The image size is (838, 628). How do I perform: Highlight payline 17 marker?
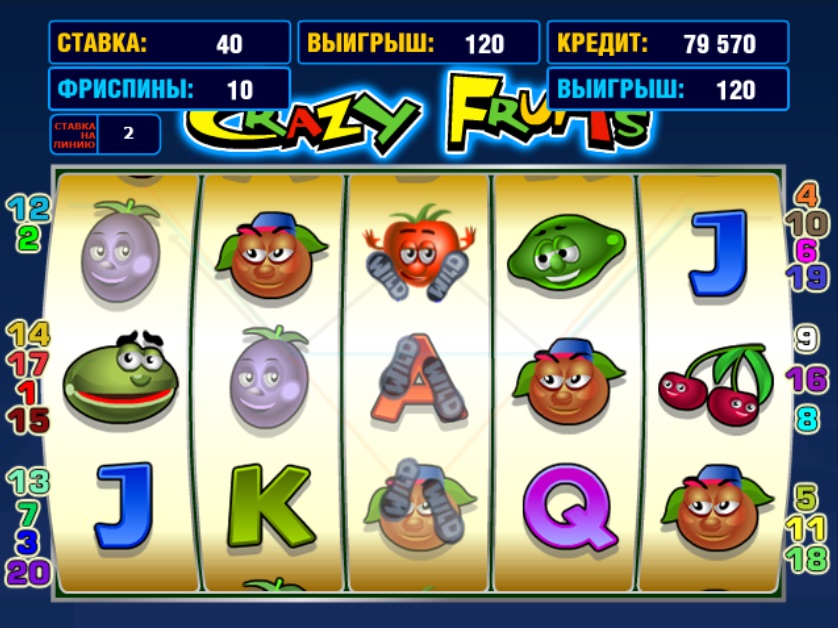pyautogui.click(x=28, y=362)
